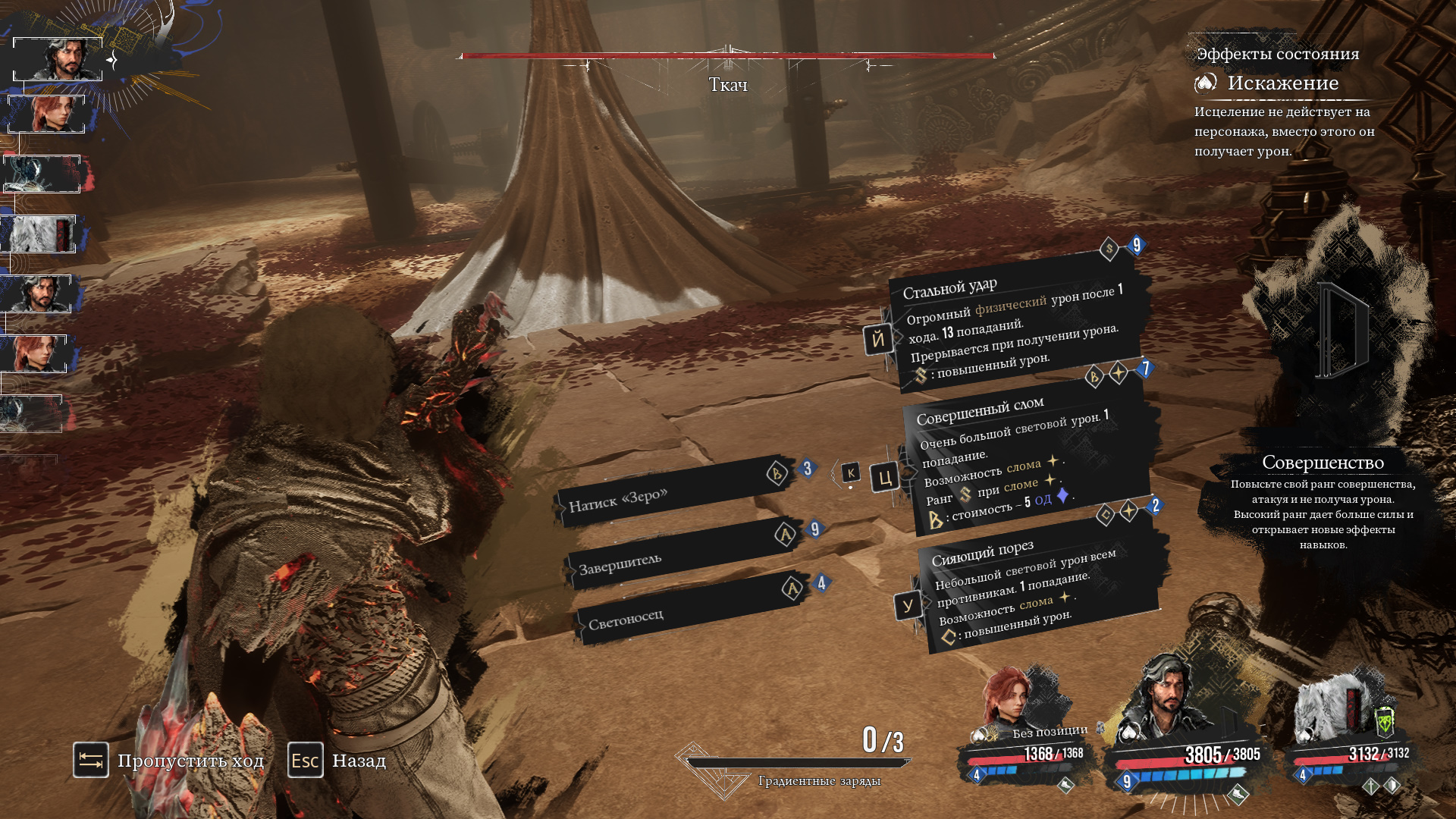Select the Ткач enemy name target
The width and height of the screenshot is (1456, 819).
click(x=728, y=85)
